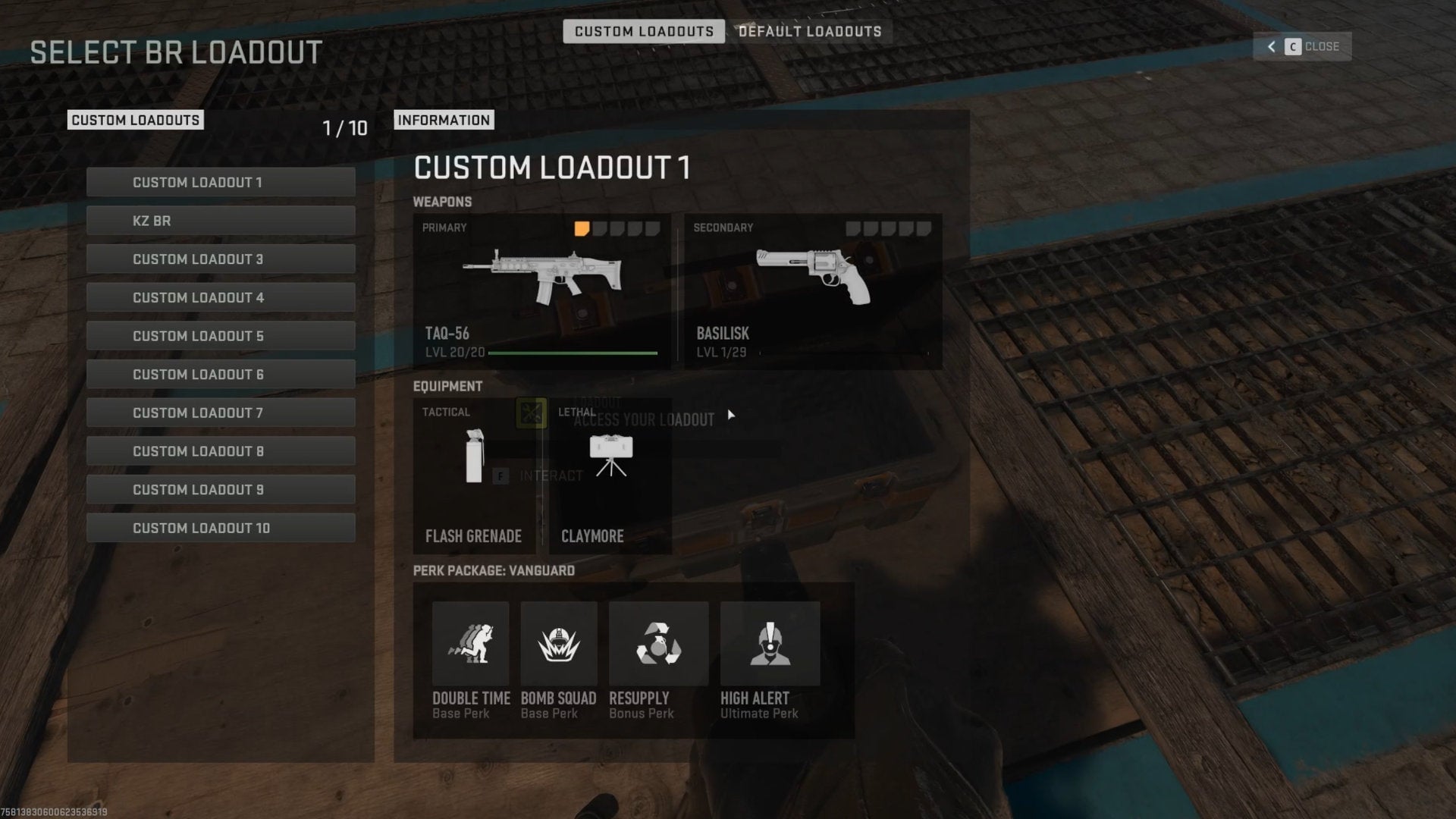Viewport: 1456px width, 819px height.
Task: Click the Bomb Squad perk icon
Action: (x=559, y=643)
